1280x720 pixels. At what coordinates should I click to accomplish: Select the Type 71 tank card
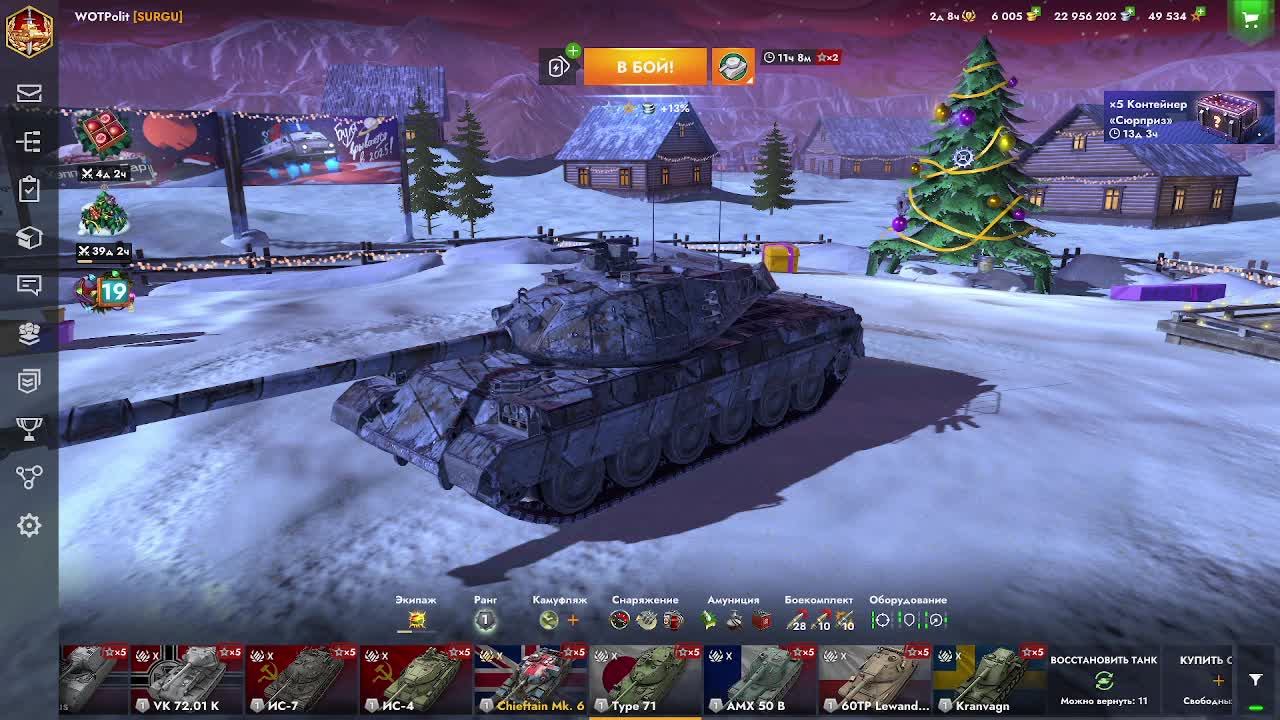(x=644, y=680)
